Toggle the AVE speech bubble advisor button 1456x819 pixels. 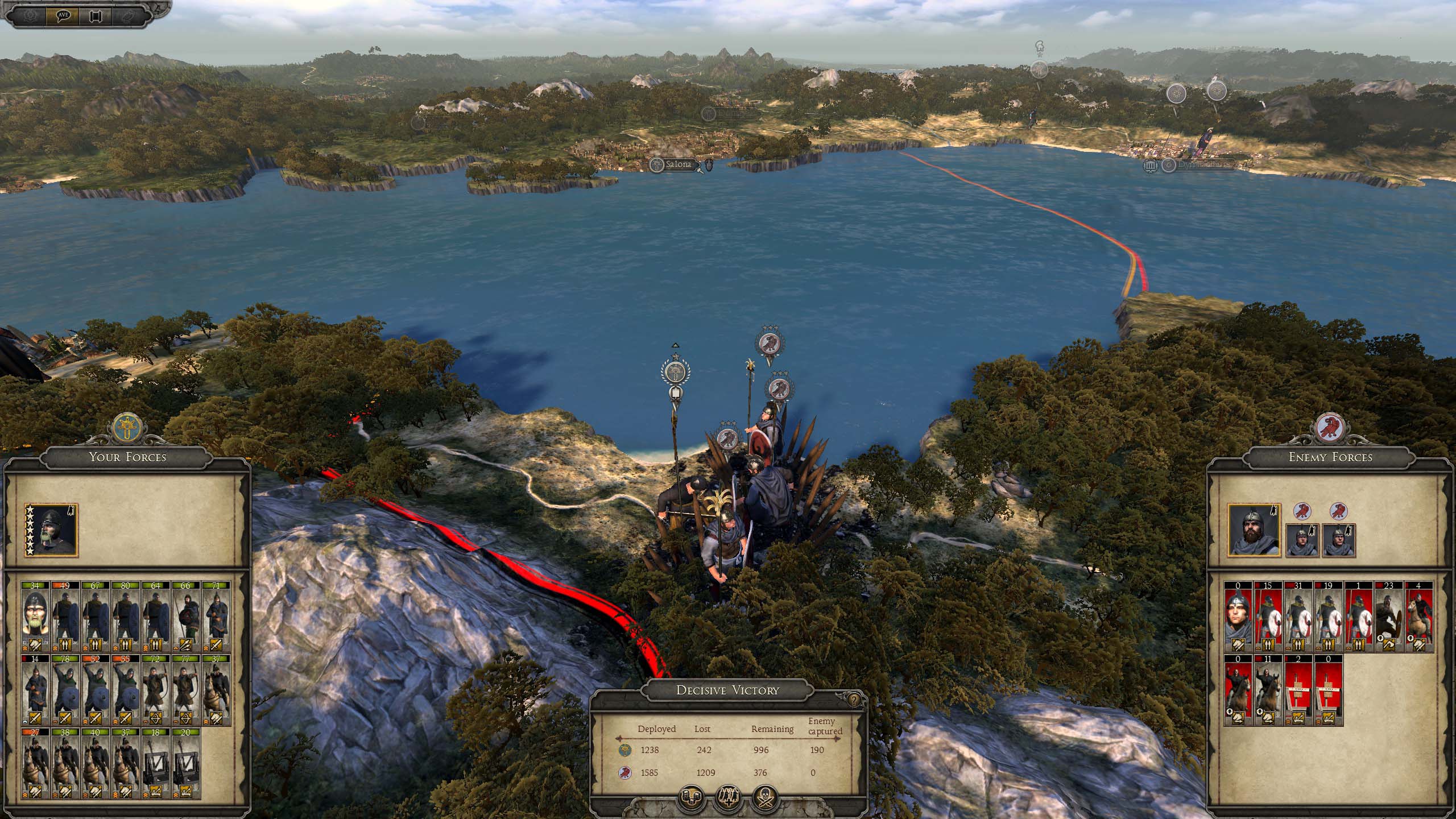point(64,15)
